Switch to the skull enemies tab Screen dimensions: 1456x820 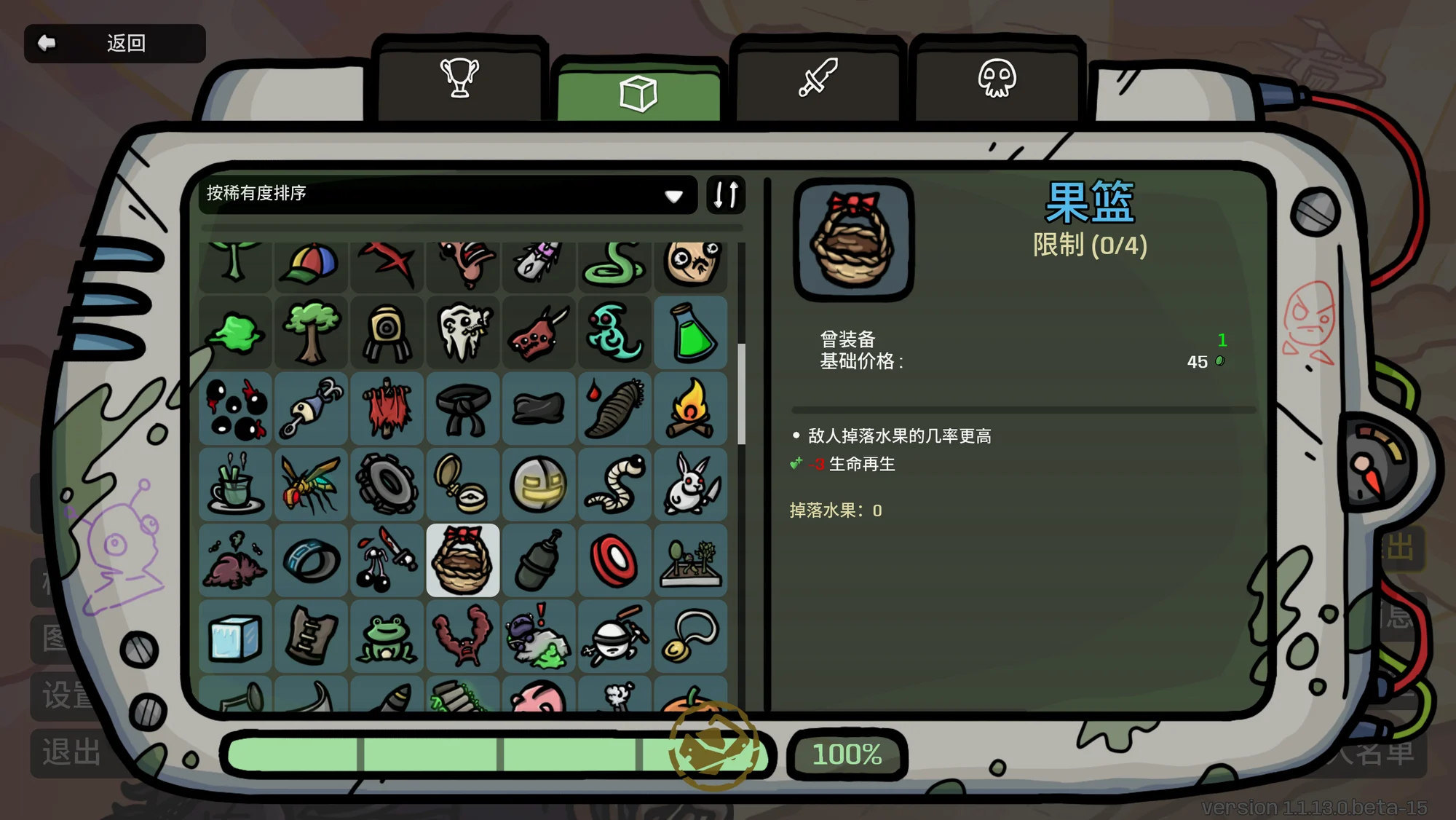click(x=997, y=79)
